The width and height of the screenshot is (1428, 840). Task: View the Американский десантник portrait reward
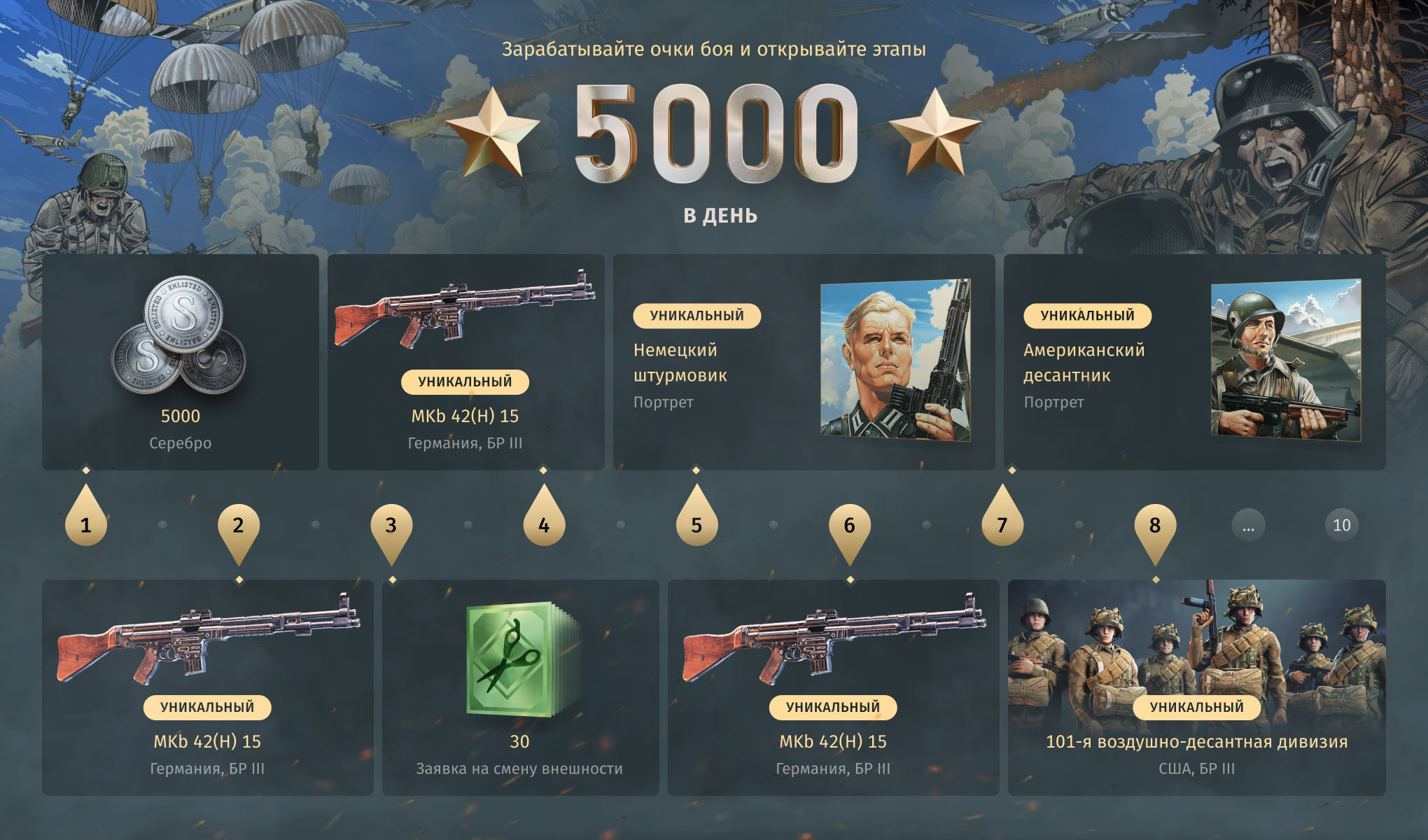click(x=1194, y=362)
